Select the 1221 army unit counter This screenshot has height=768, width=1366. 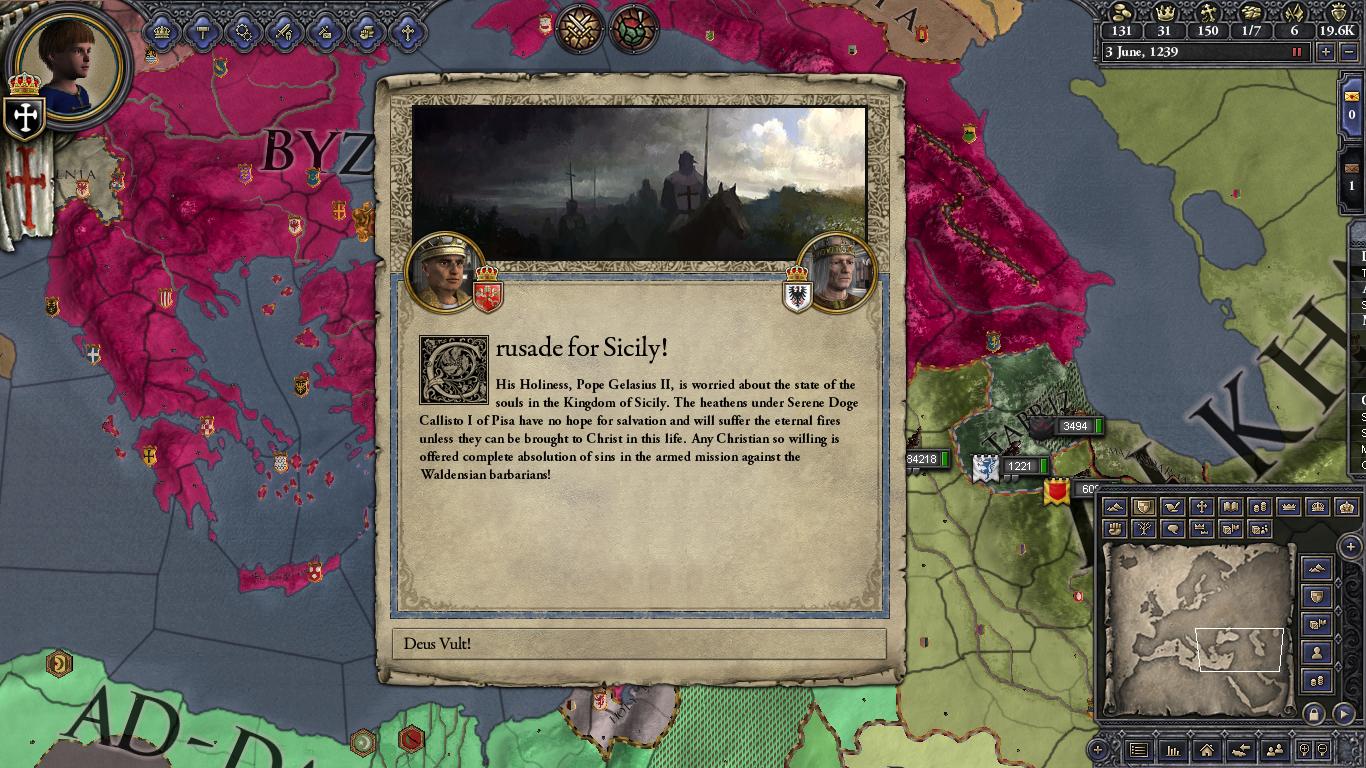pos(1020,466)
